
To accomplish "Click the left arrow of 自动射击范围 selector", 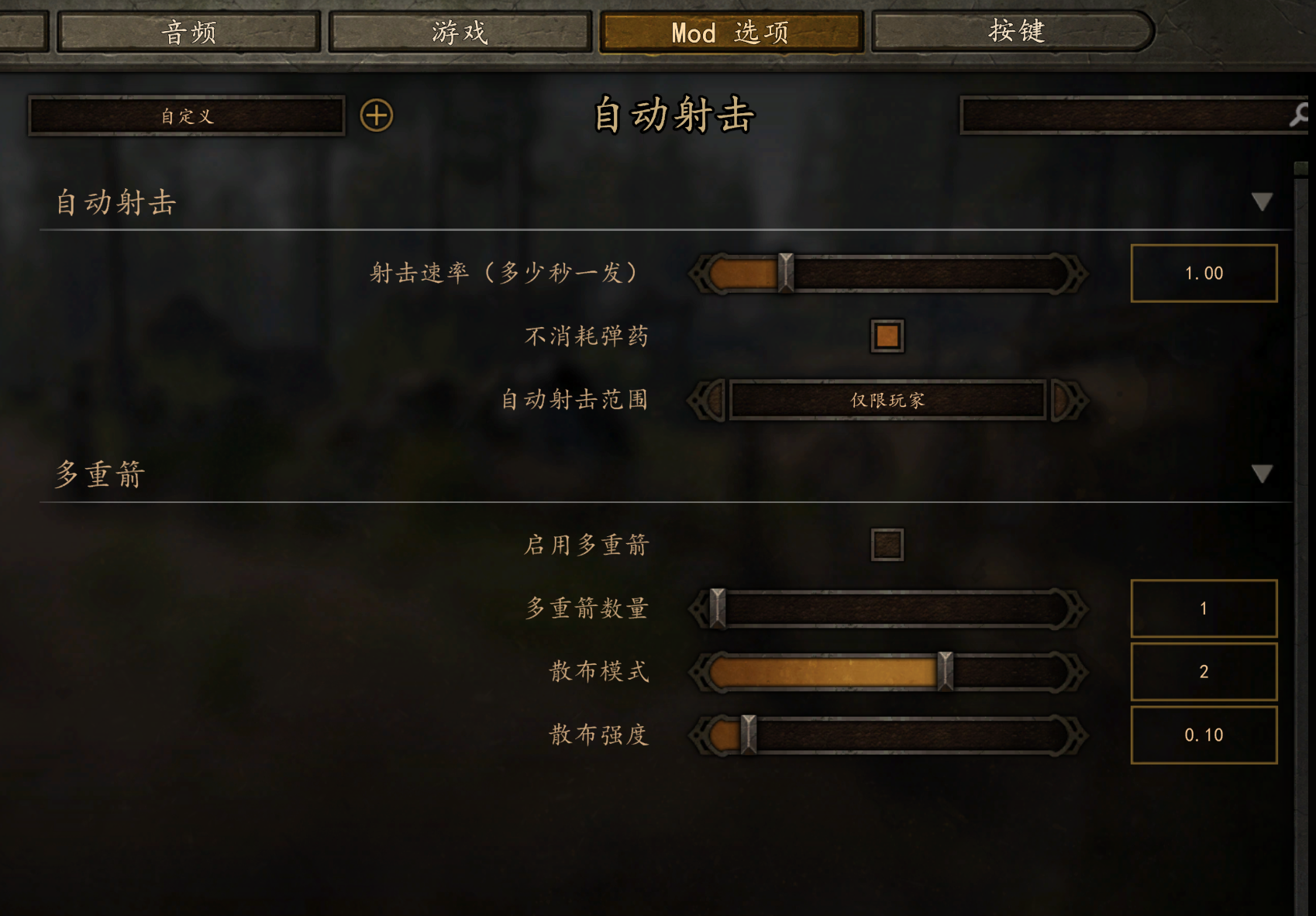I will click(x=708, y=401).
